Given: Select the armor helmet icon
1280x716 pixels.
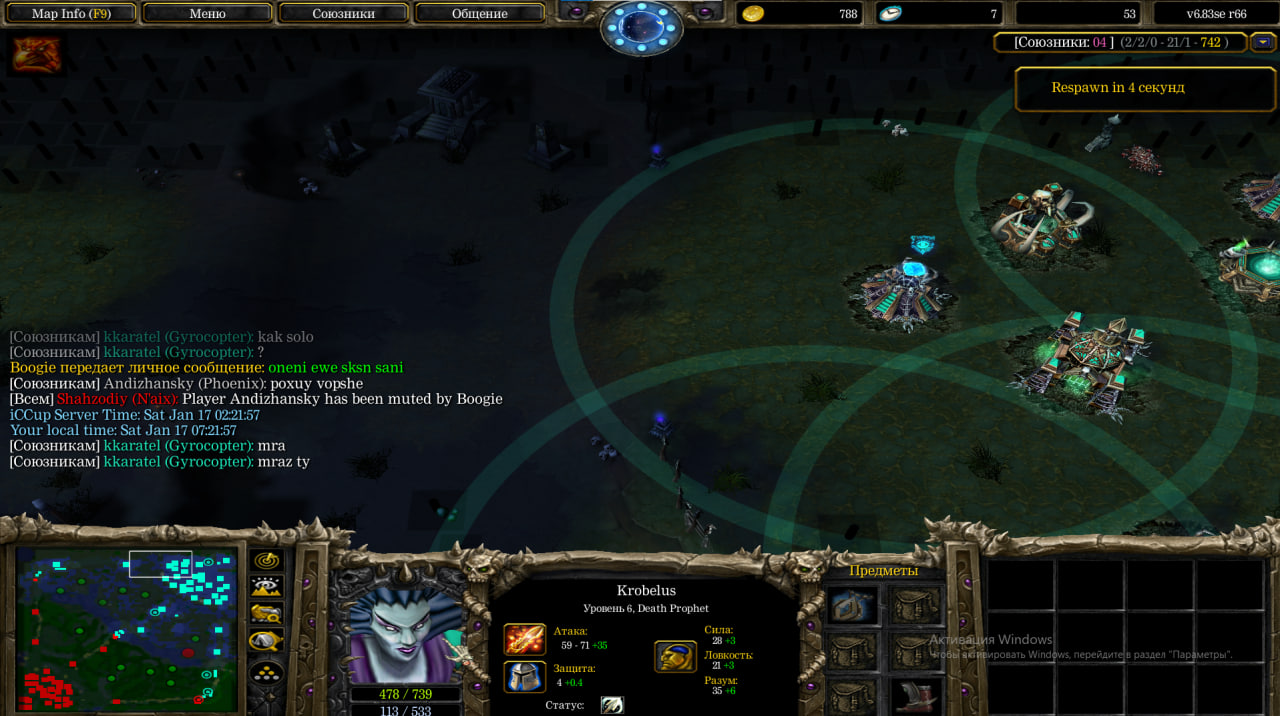Looking at the screenshot, I should tap(524, 676).
